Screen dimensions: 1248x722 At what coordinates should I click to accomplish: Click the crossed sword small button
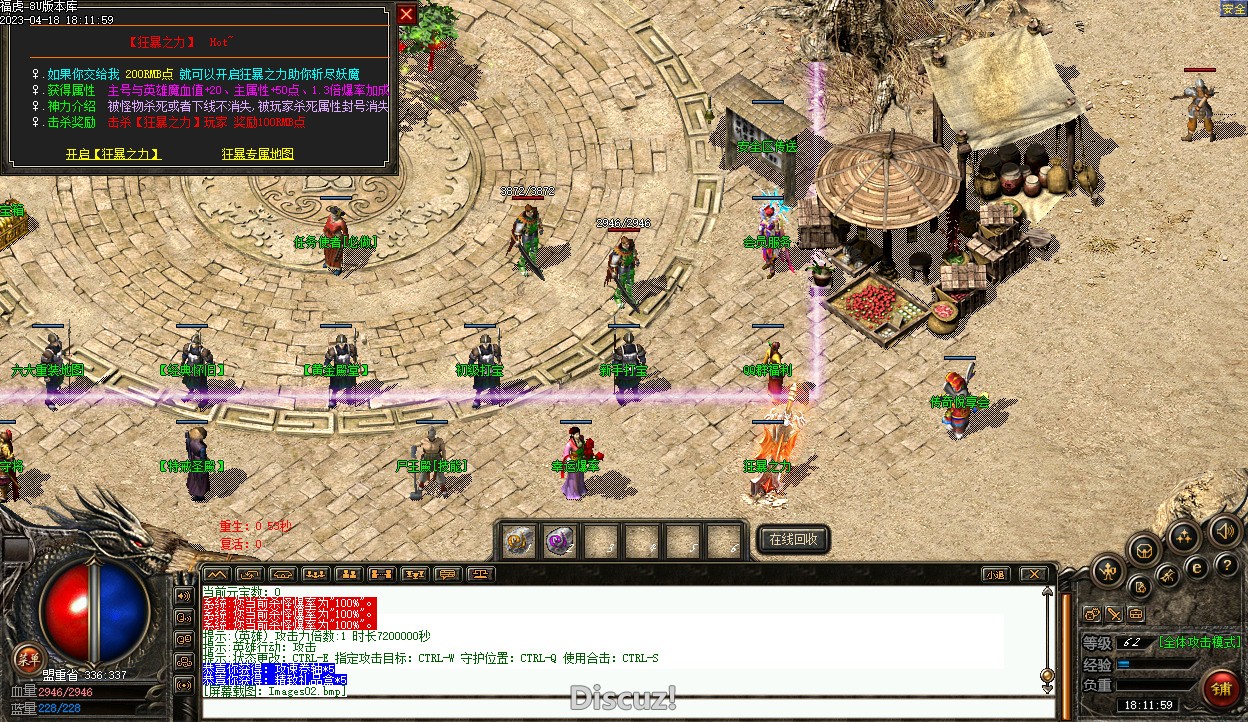(1114, 614)
